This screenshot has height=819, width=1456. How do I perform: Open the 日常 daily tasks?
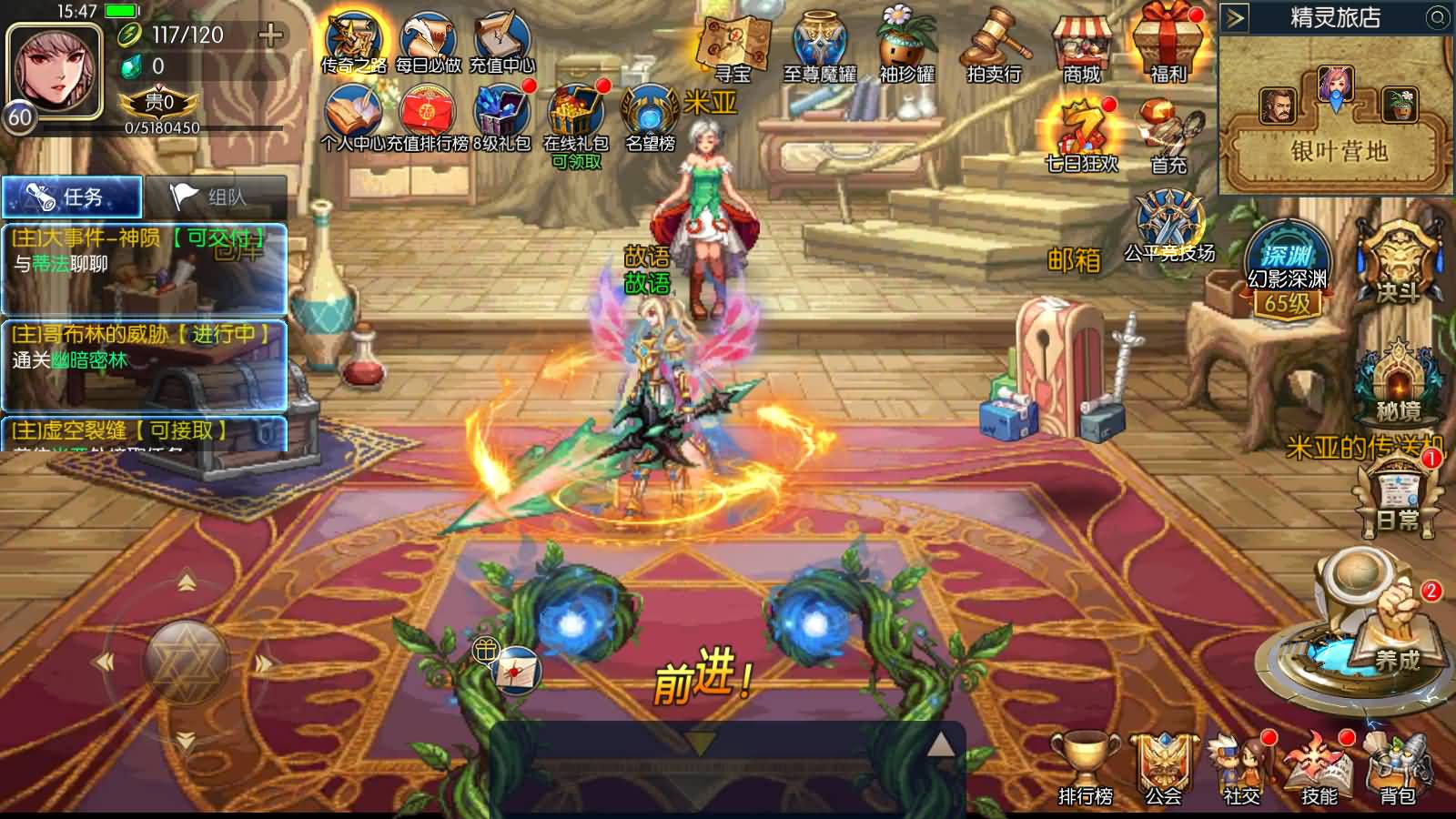pyautogui.click(x=1397, y=496)
